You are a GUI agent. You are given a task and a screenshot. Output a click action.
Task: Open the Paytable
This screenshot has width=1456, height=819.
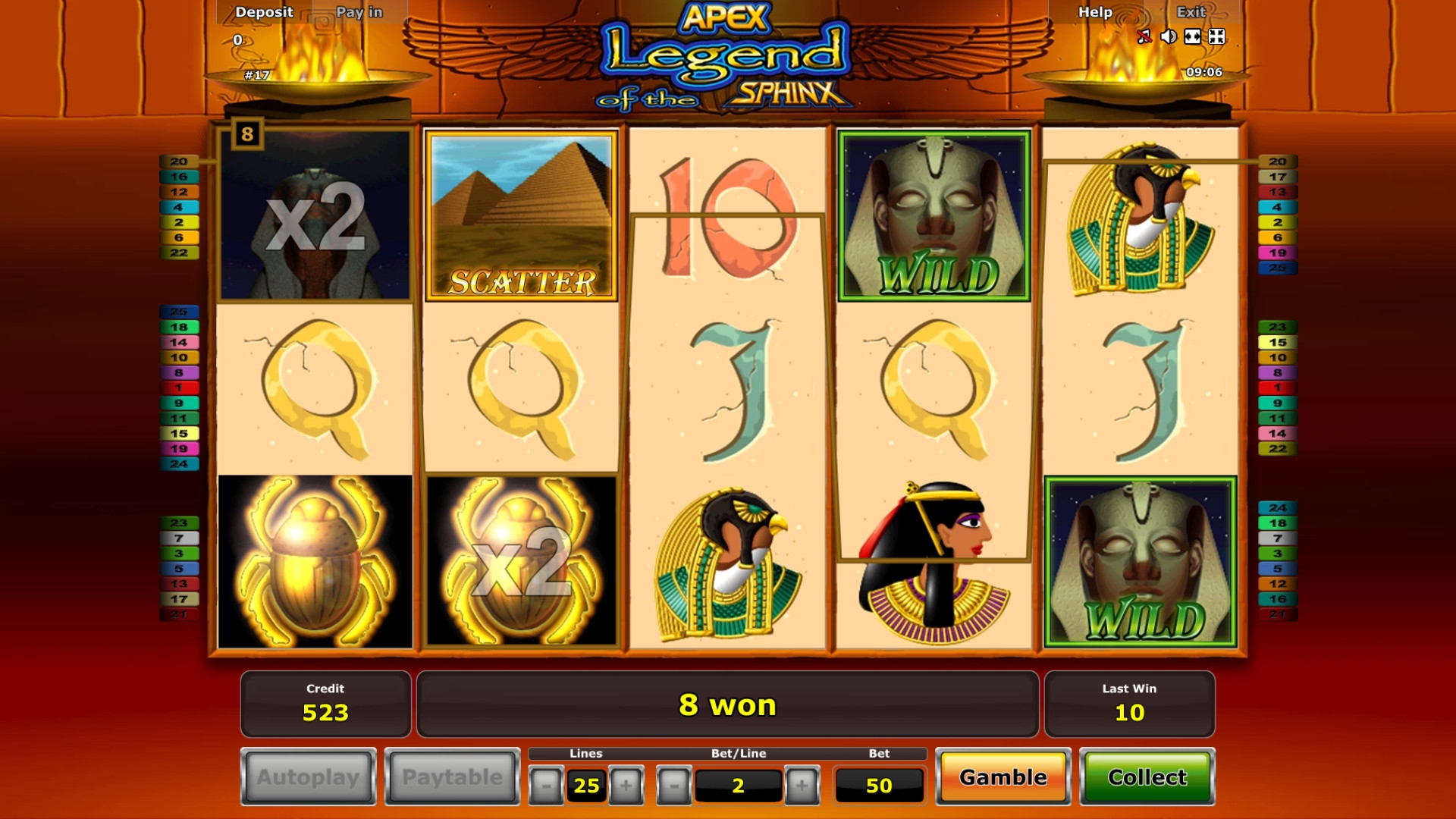click(452, 777)
